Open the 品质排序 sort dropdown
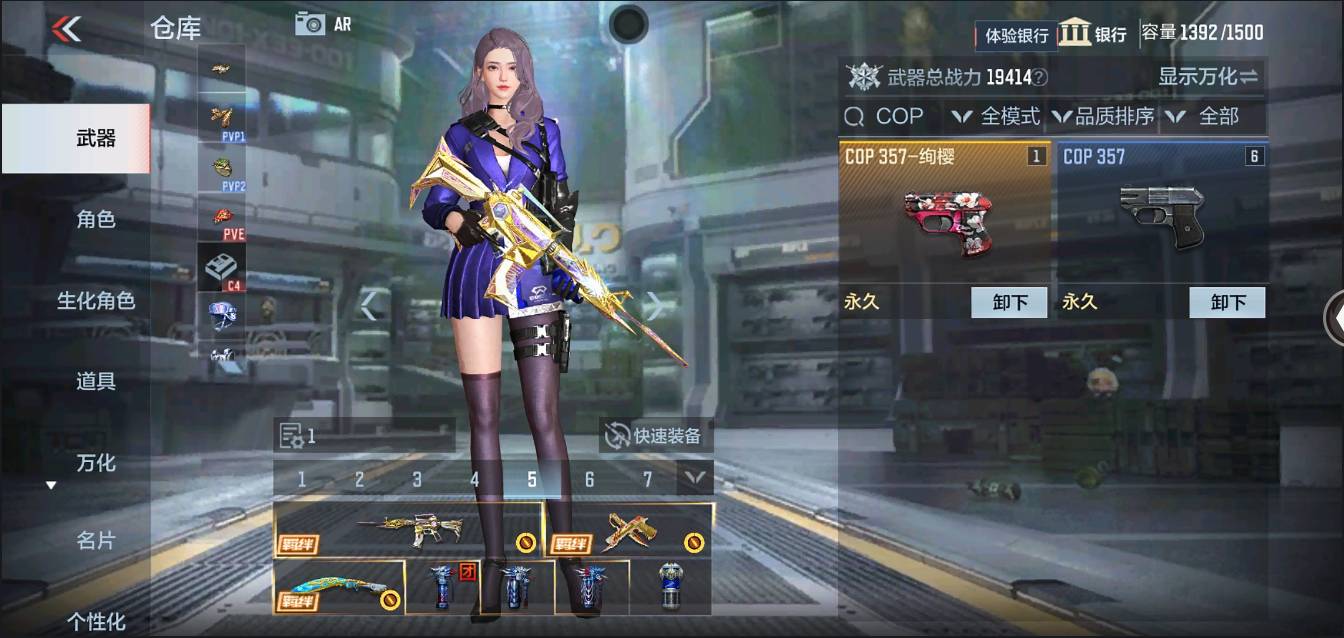Image resolution: width=1344 pixels, height=638 pixels. point(1103,117)
